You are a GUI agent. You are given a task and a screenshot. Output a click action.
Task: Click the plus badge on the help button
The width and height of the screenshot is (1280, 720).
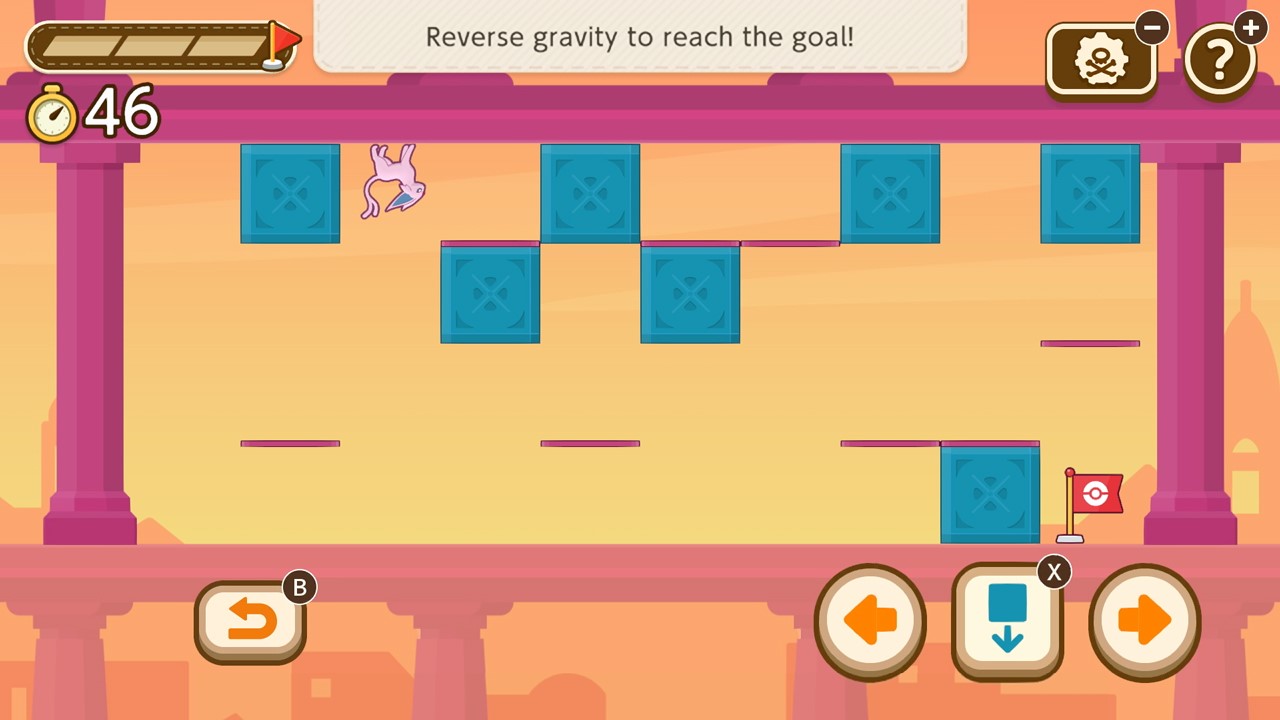(1251, 28)
